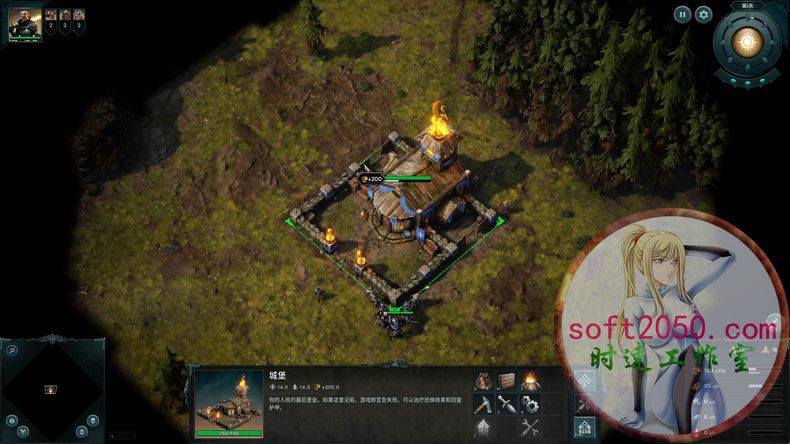Open the settings gear menu

click(703, 14)
